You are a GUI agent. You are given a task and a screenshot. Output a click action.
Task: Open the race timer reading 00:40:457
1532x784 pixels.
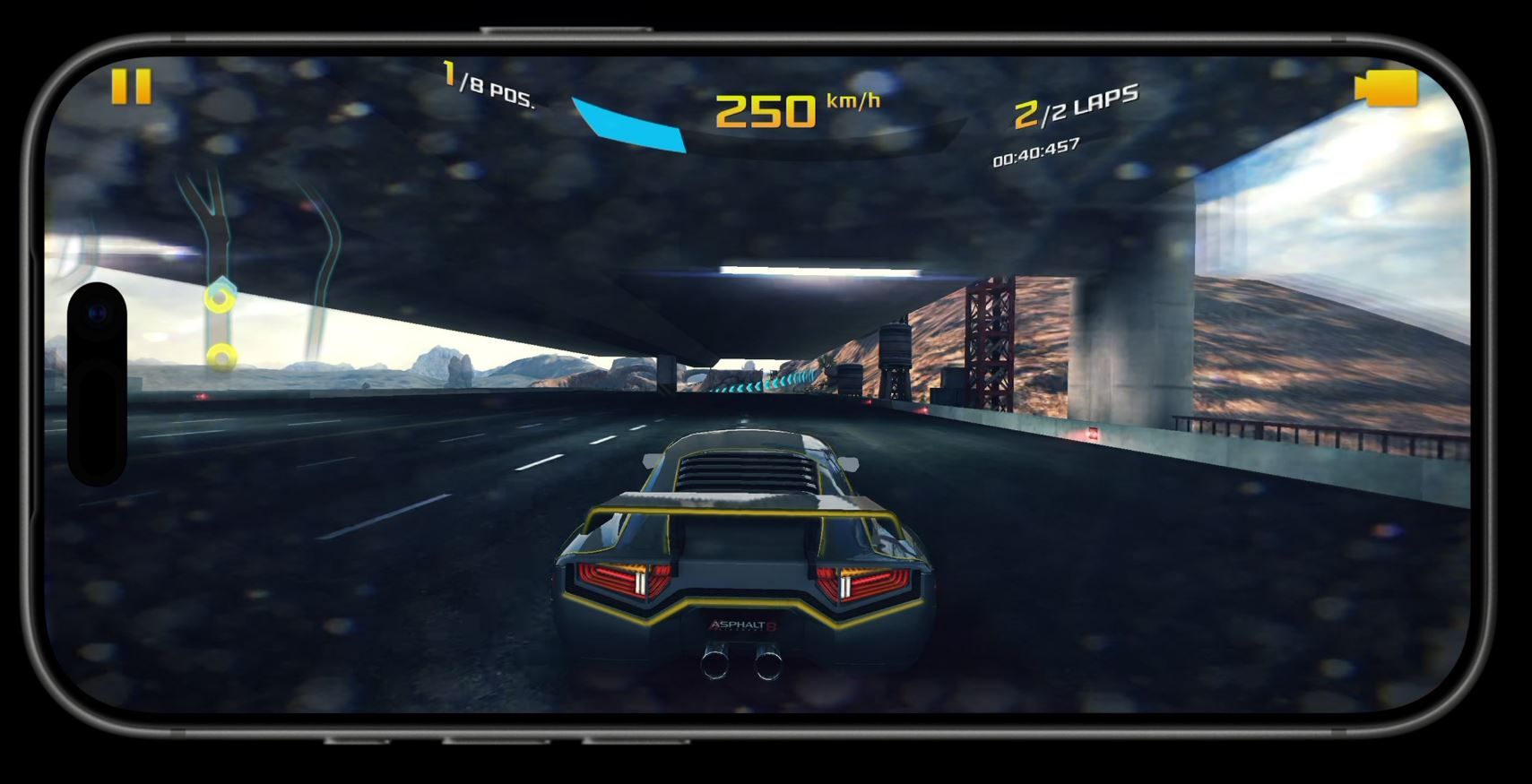(1036, 153)
